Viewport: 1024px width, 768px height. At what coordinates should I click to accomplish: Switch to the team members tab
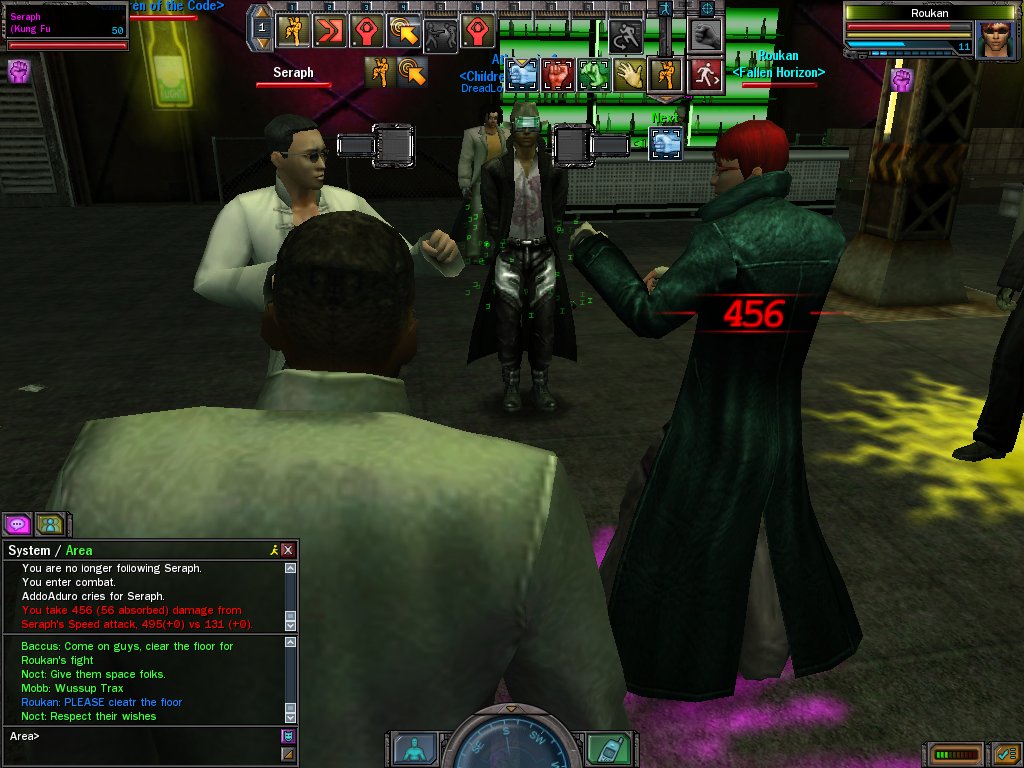[x=50, y=524]
